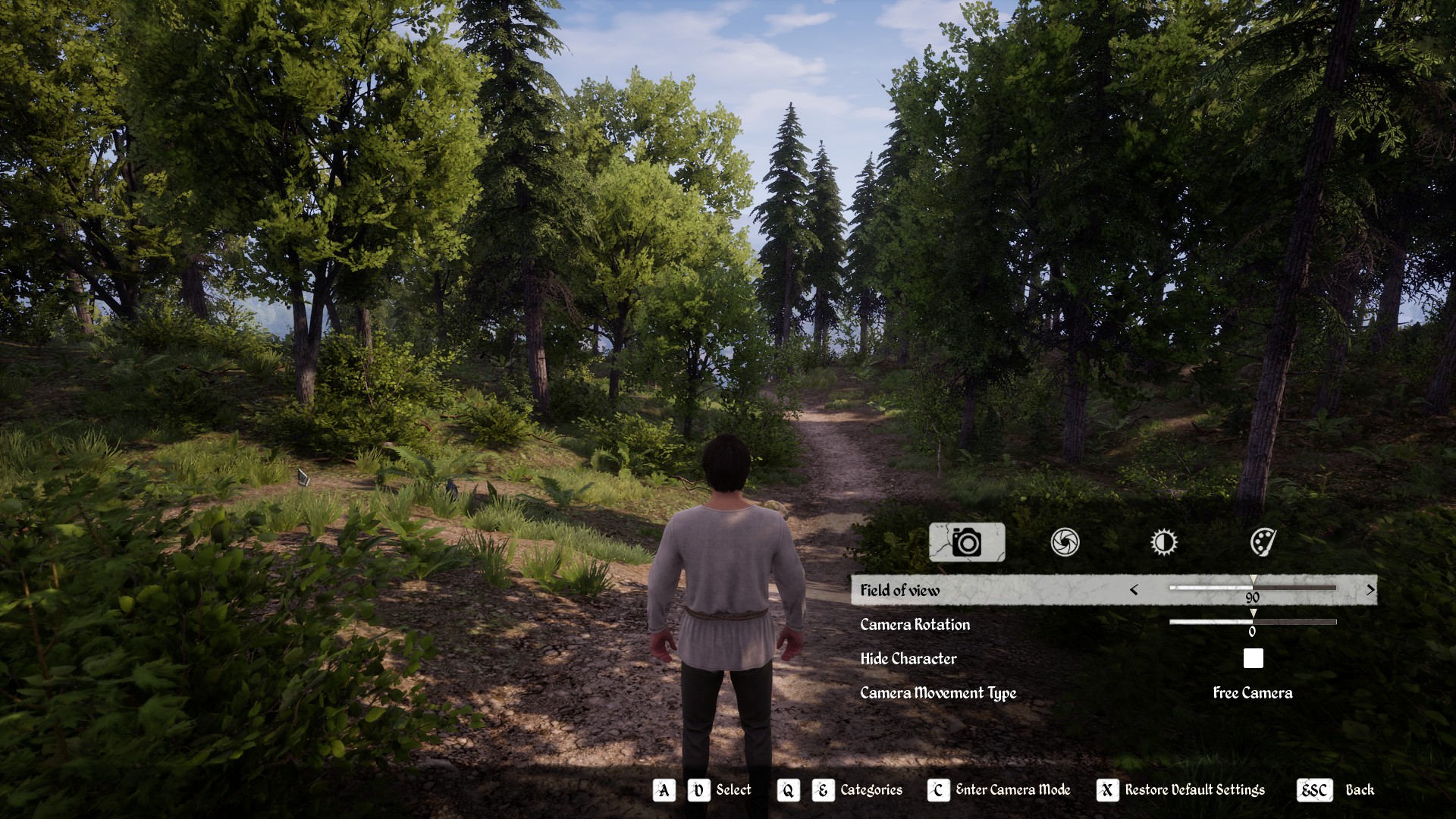Change the Free Camera movement type
The height and width of the screenshot is (819, 1456).
(1252, 692)
